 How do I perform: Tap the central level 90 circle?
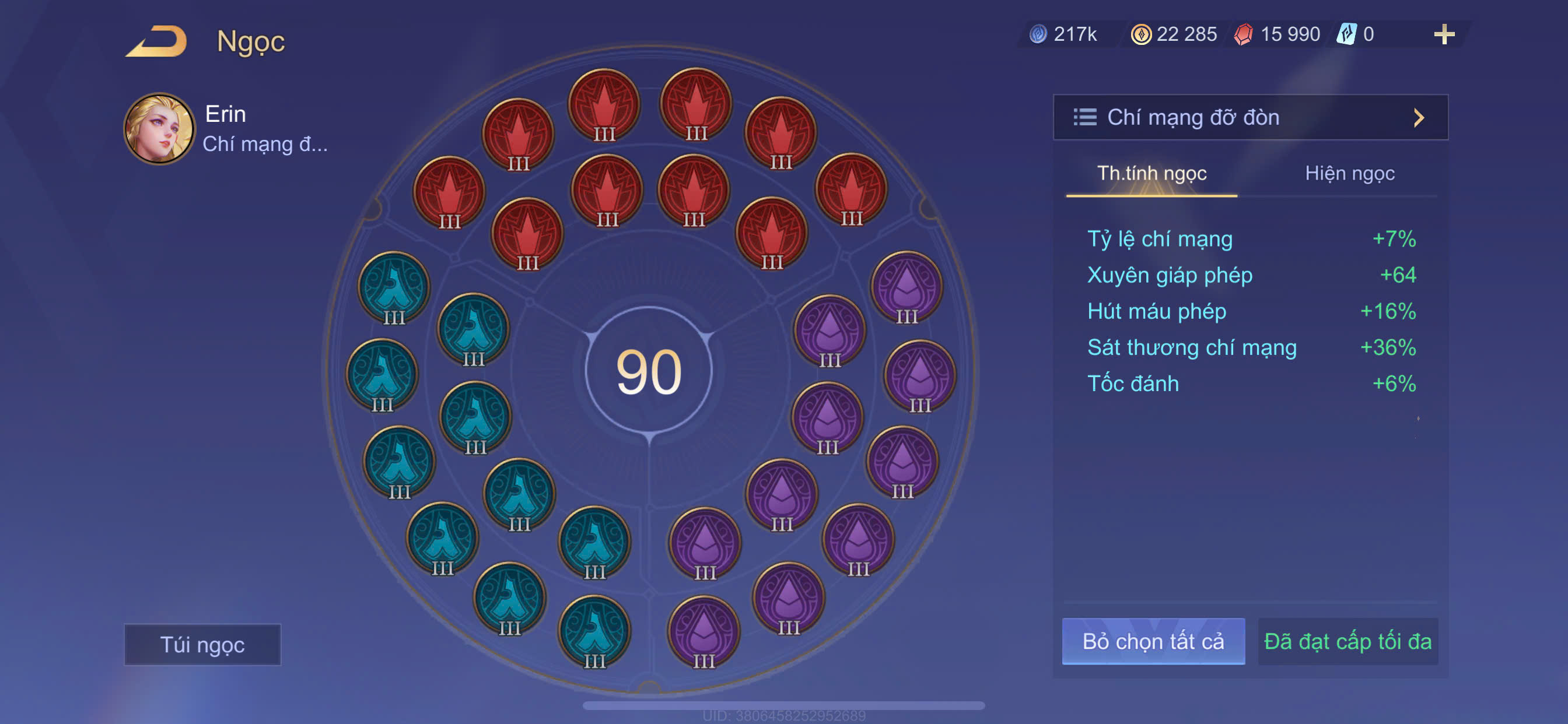649,371
